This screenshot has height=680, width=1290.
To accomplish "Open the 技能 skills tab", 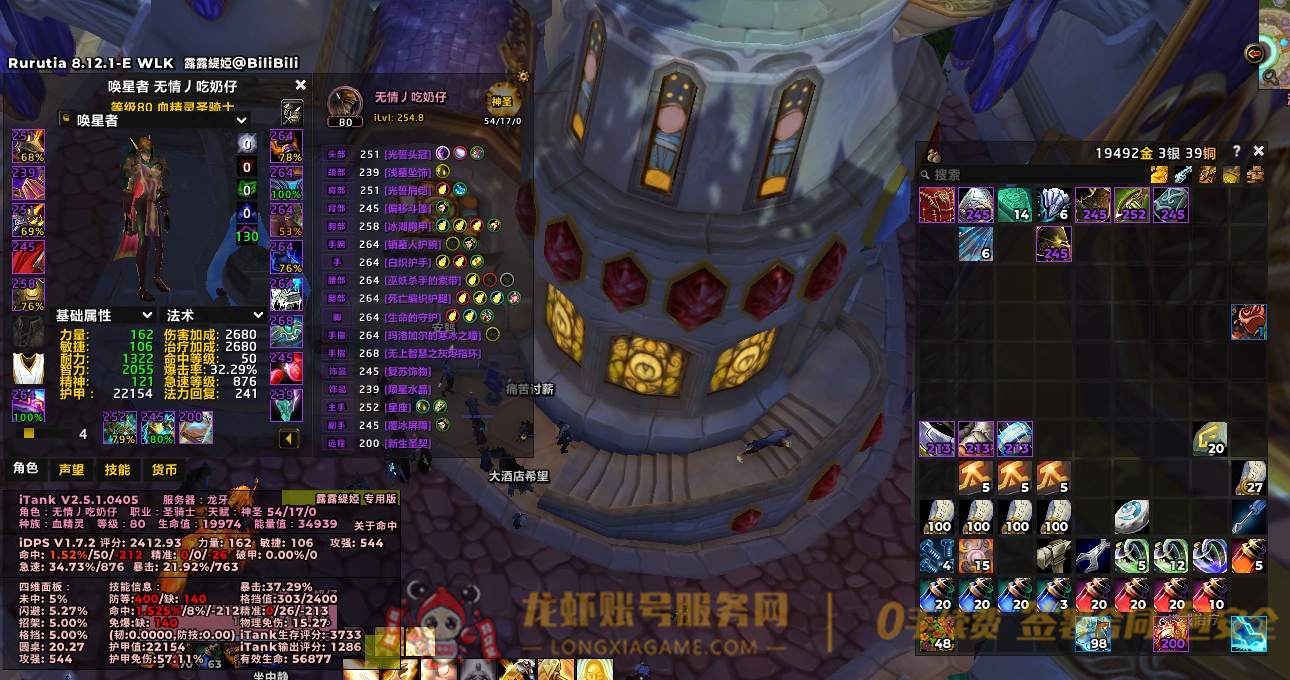I will [x=117, y=469].
